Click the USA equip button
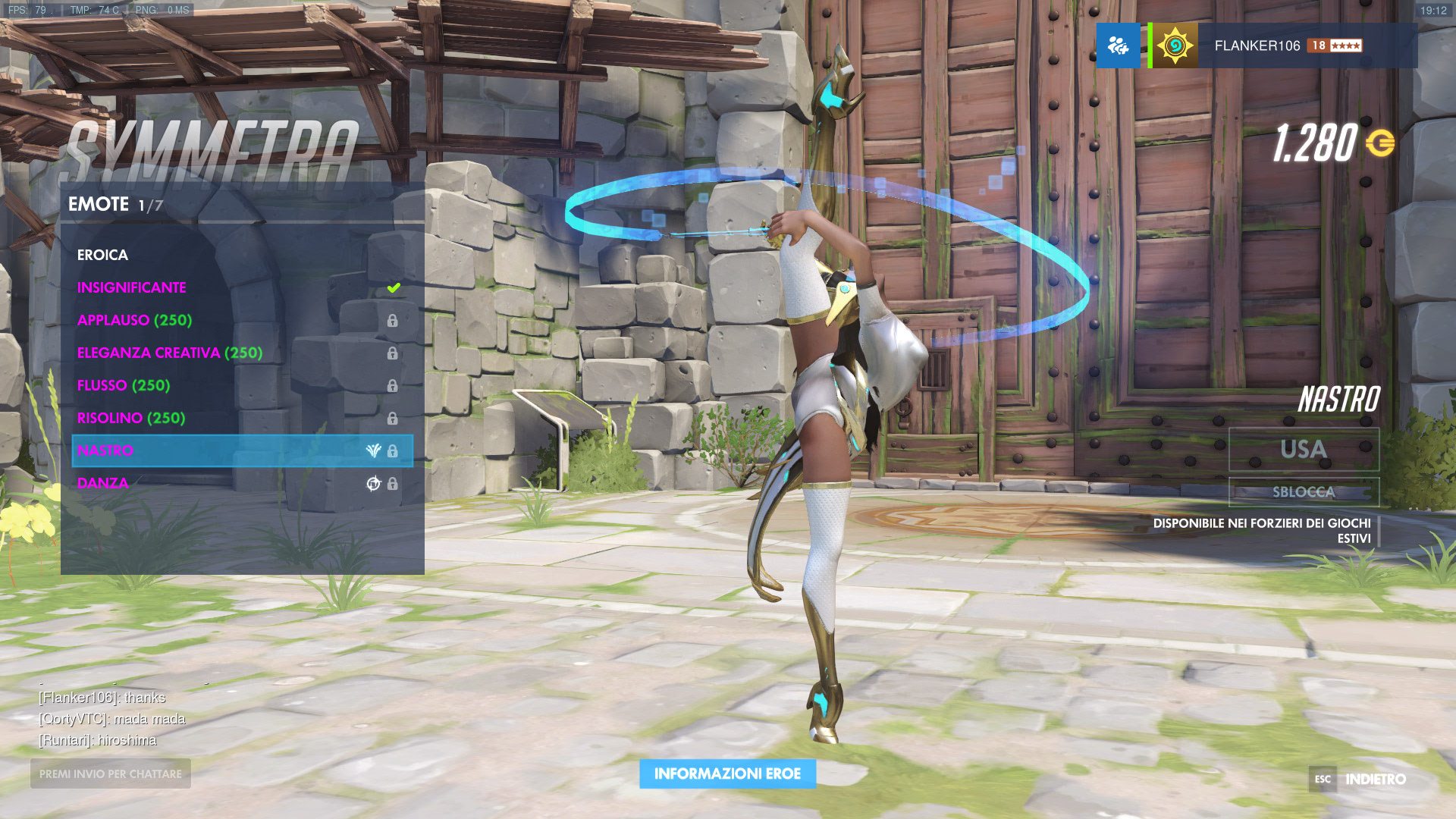Image resolution: width=1456 pixels, height=819 pixels. 1304,449
